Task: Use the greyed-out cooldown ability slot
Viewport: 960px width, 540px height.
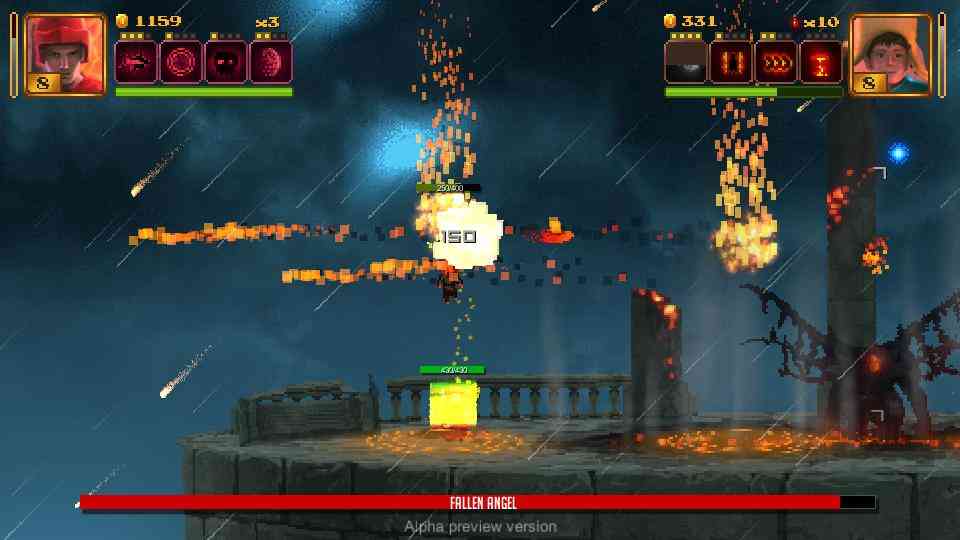Action: 686,62
